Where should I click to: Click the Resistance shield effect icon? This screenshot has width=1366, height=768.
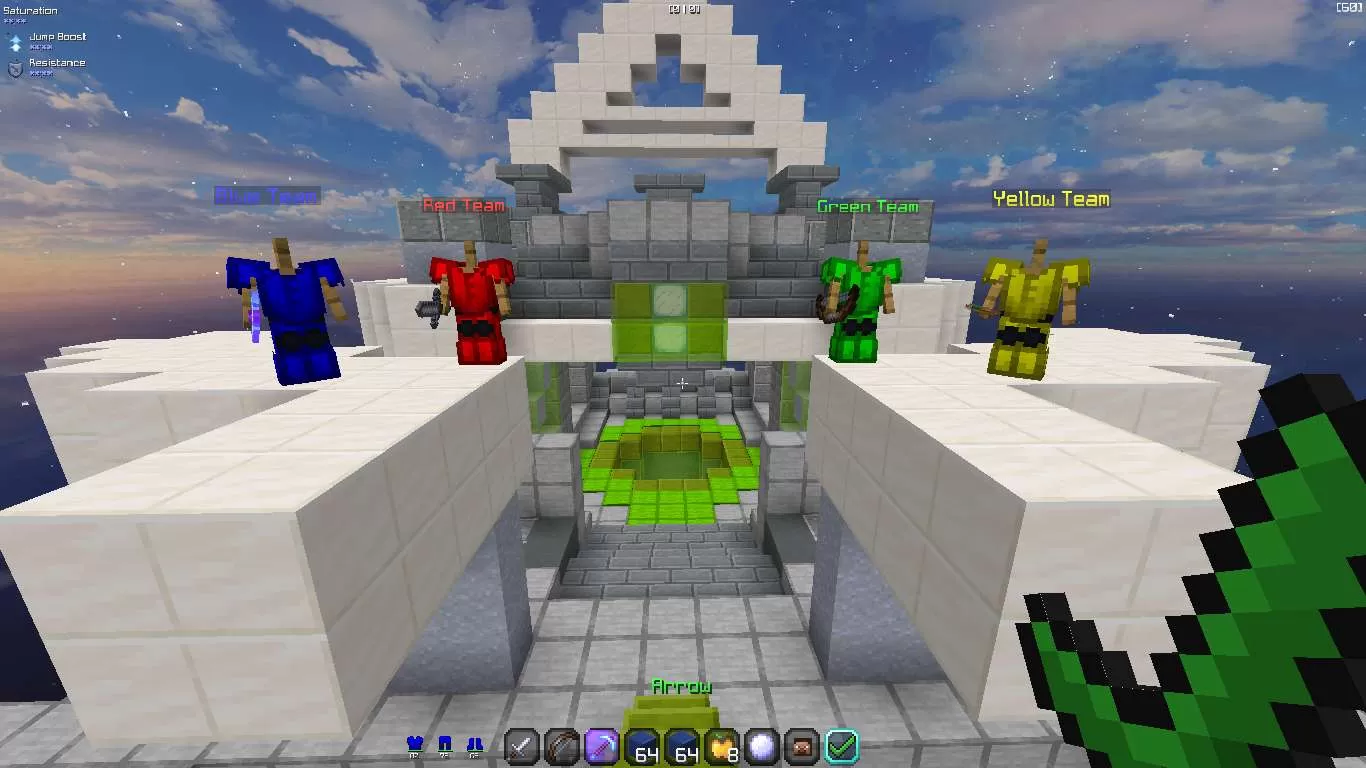15,68
